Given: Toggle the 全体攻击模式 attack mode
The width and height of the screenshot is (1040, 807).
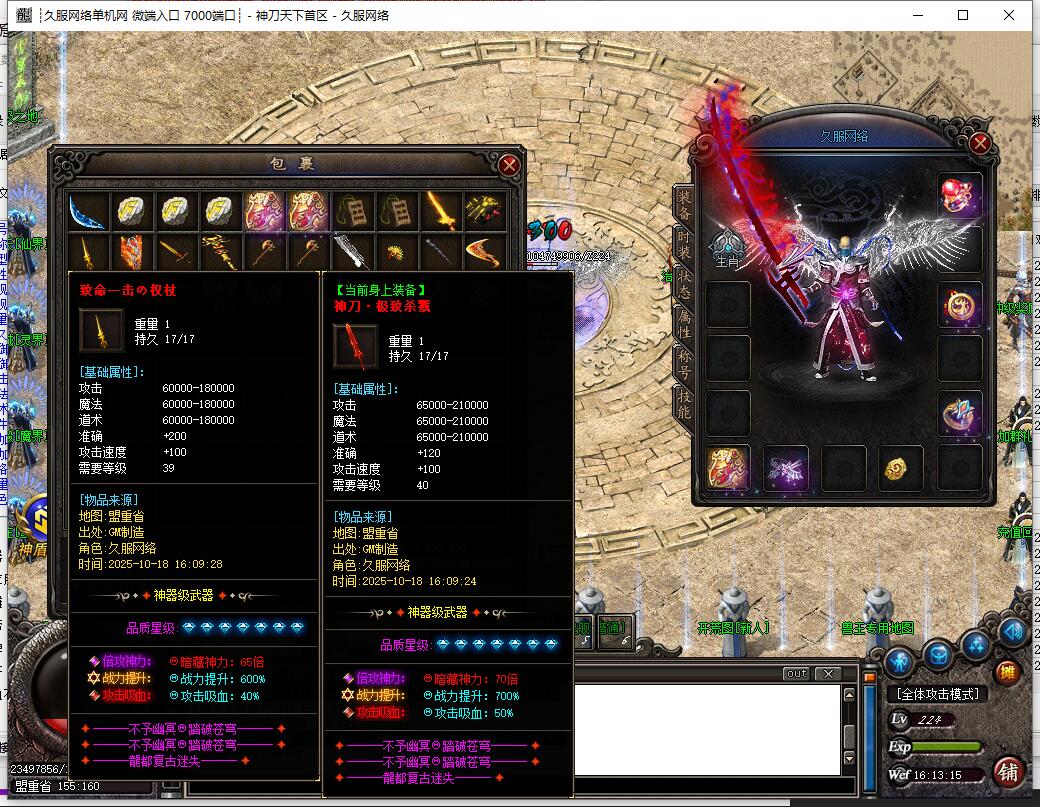Looking at the screenshot, I should (936, 693).
